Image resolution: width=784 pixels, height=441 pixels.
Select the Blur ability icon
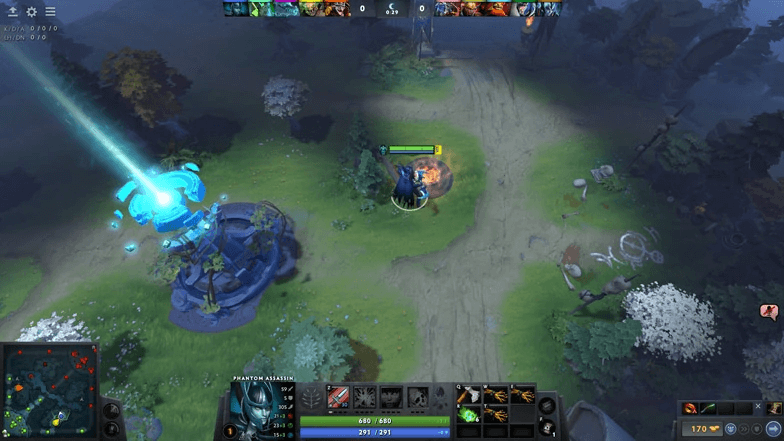391,397
